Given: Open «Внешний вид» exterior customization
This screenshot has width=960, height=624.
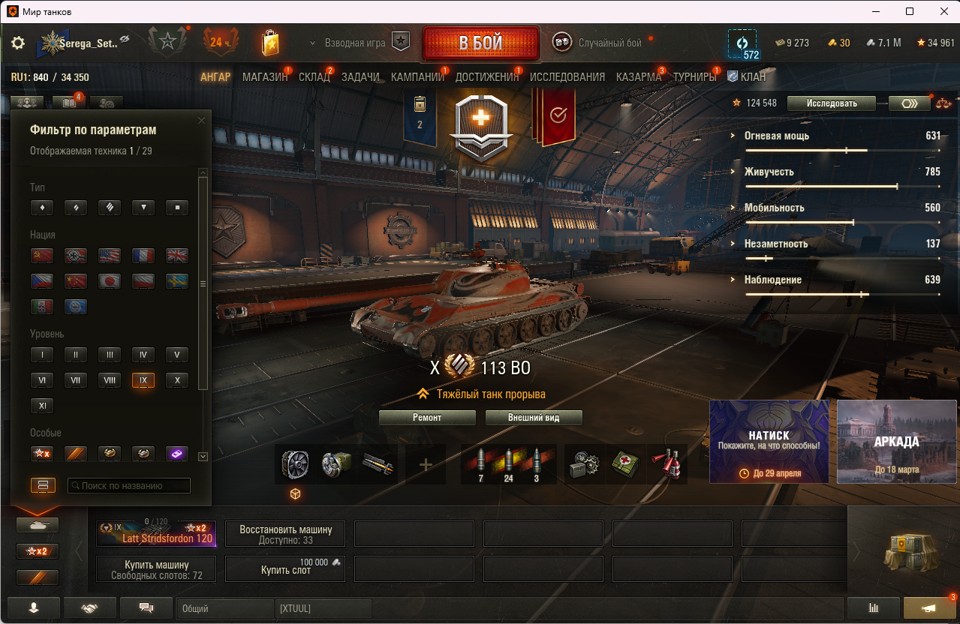Looking at the screenshot, I should pyautogui.click(x=533, y=418).
